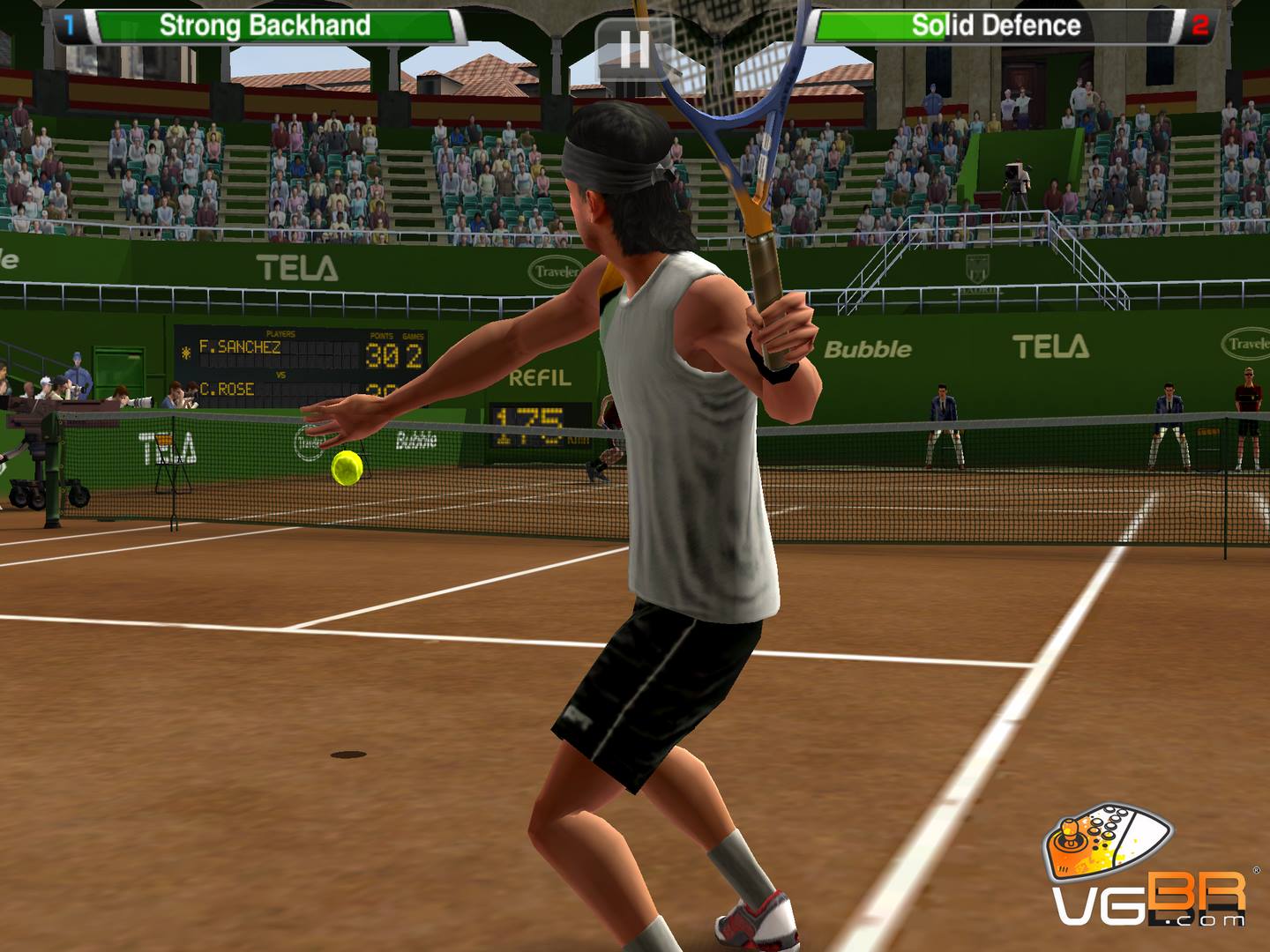Pause the match with the pause button

coord(633,48)
